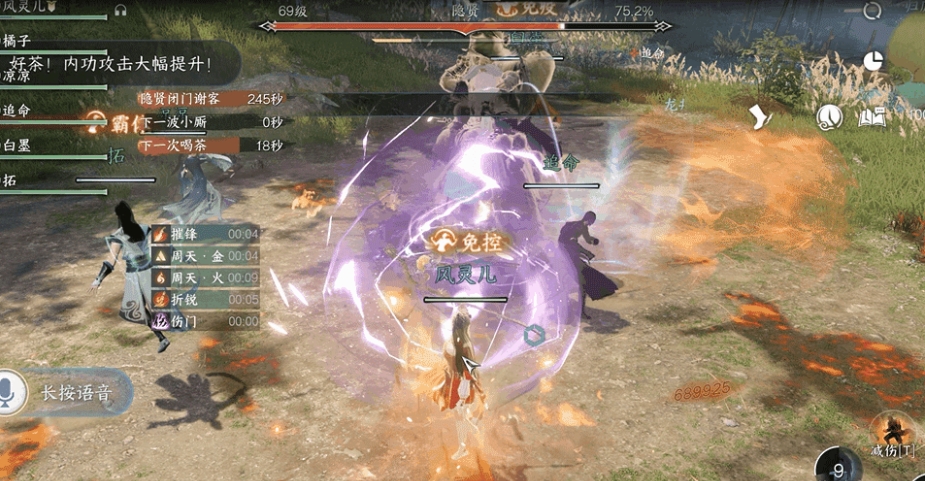The image size is (925, 481).
Task: Select the 下一次喝茶 timer entry
Action: (x=210, y=145)
